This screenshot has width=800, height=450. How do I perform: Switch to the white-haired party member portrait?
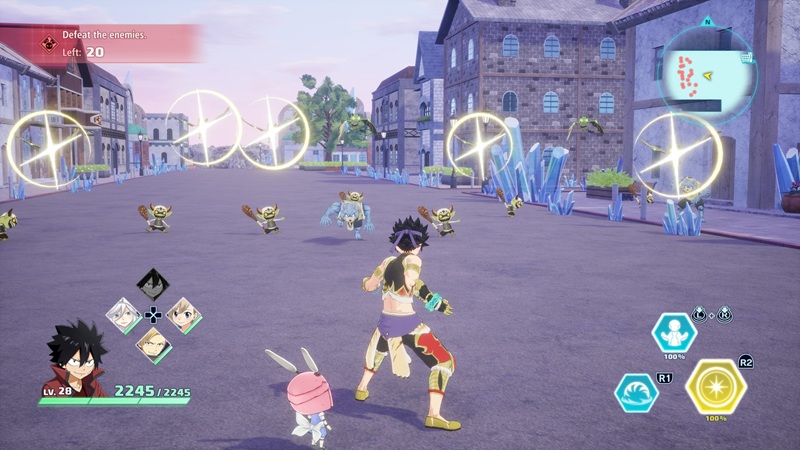click(123, 315)
